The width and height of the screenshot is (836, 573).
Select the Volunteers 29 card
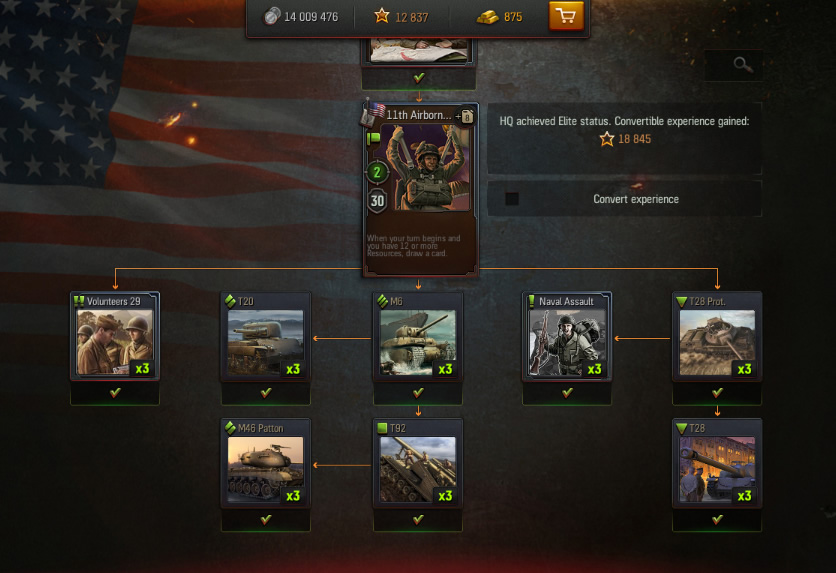[115, 336]
